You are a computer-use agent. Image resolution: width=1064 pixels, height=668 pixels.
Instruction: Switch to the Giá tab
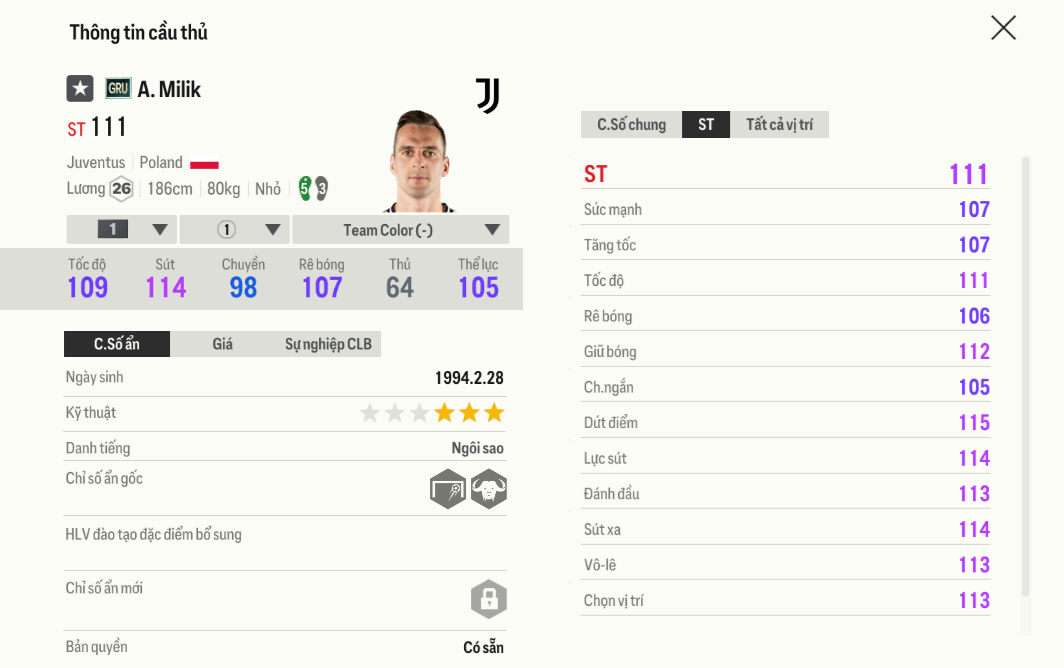coord(222,344)
